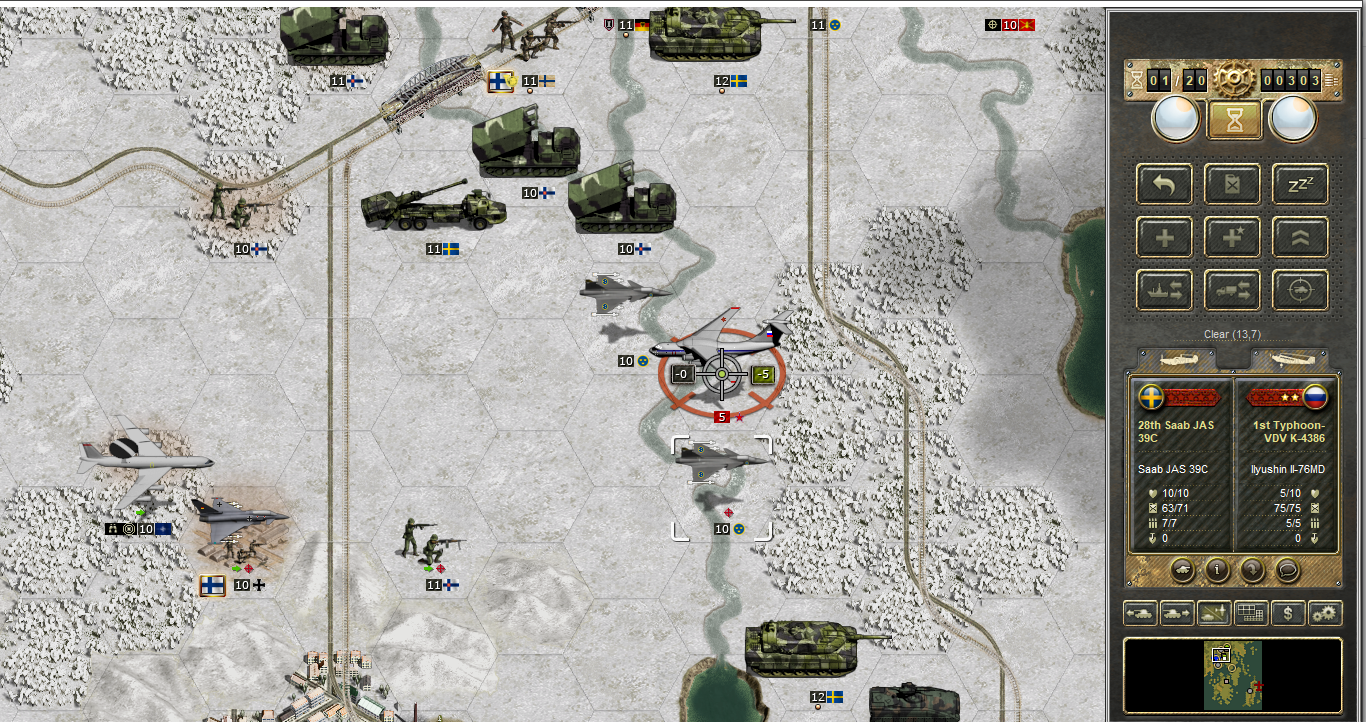Undo the last move with the arrow button
This screenshot has width=1366, height=722.
pyautogui.click(x=1164, y=184)
